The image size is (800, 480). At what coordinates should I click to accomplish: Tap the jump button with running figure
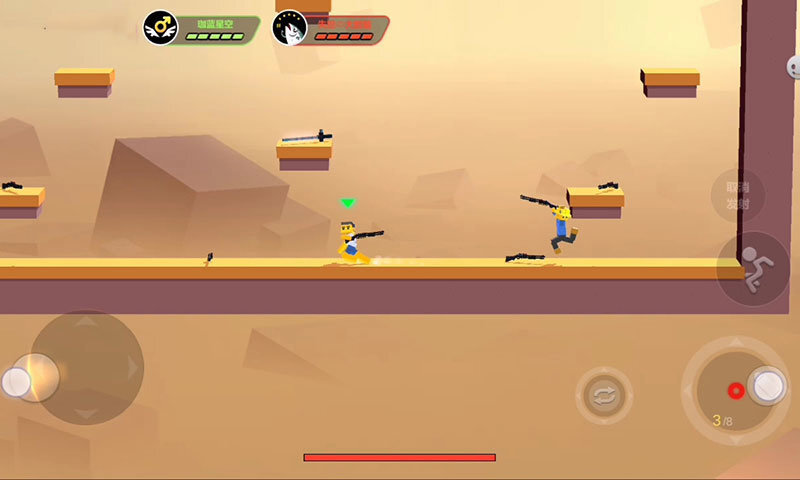point(754,268)
